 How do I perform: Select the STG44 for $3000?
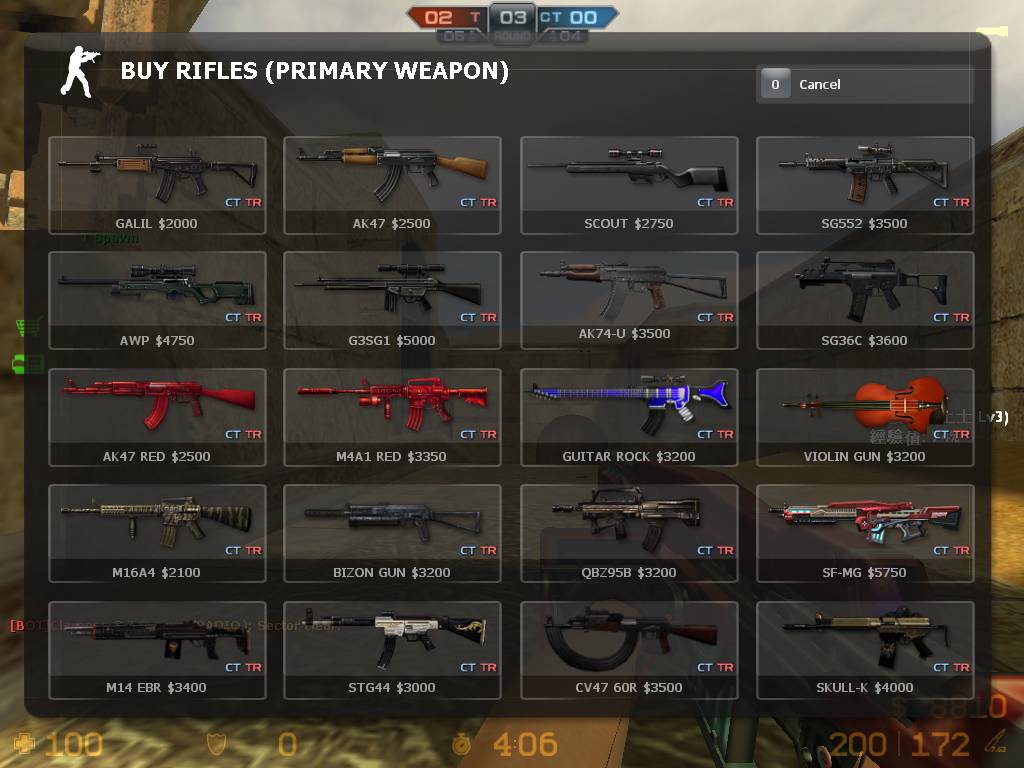tap(392, 649)
